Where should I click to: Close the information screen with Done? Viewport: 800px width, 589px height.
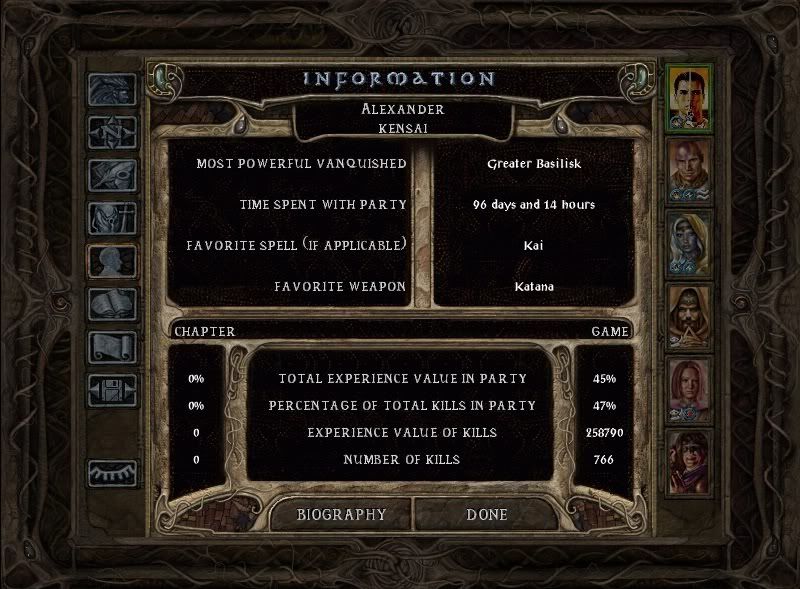(x=487, y=515)
